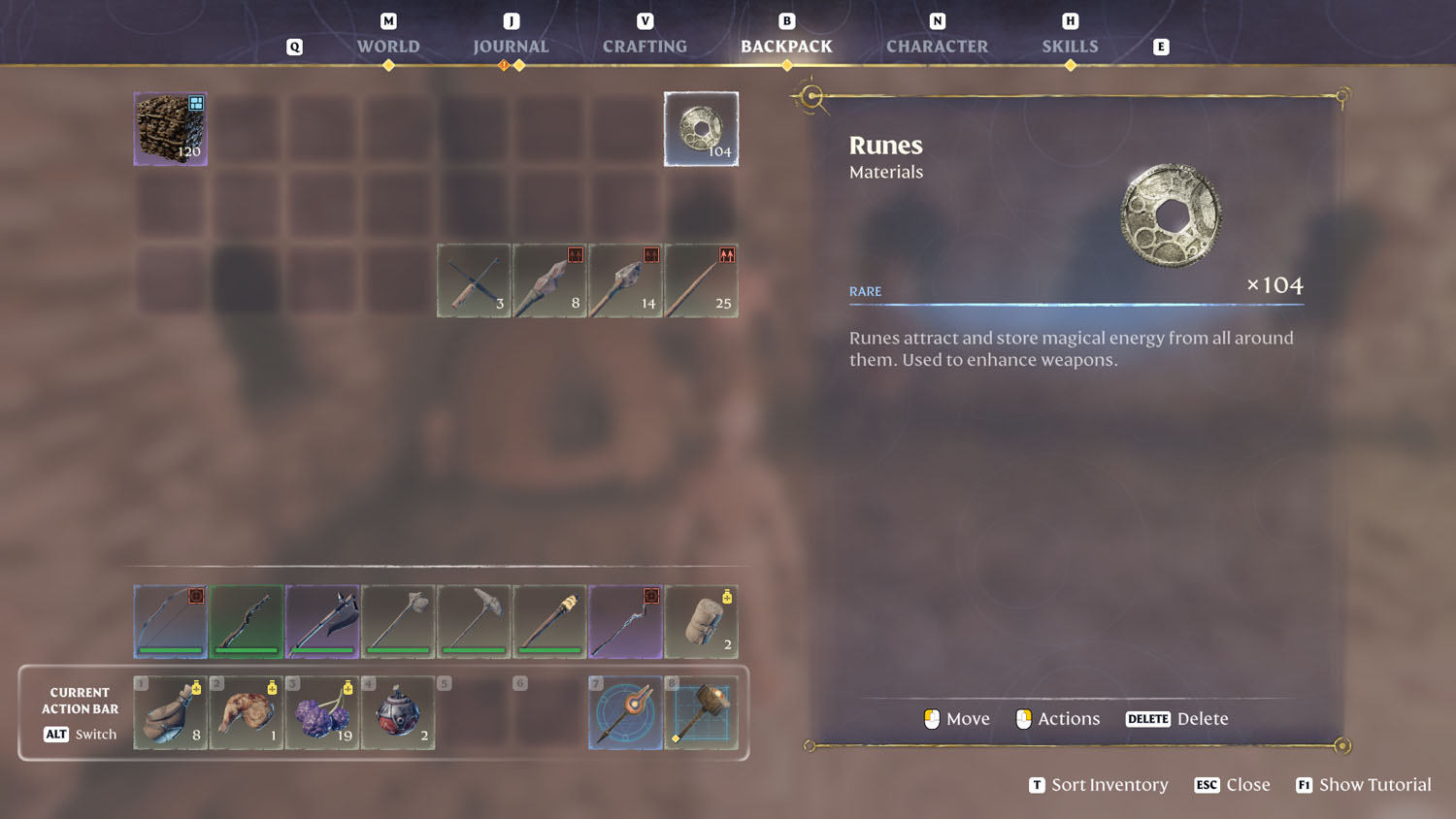Open the Character tab

pos(937,46)
